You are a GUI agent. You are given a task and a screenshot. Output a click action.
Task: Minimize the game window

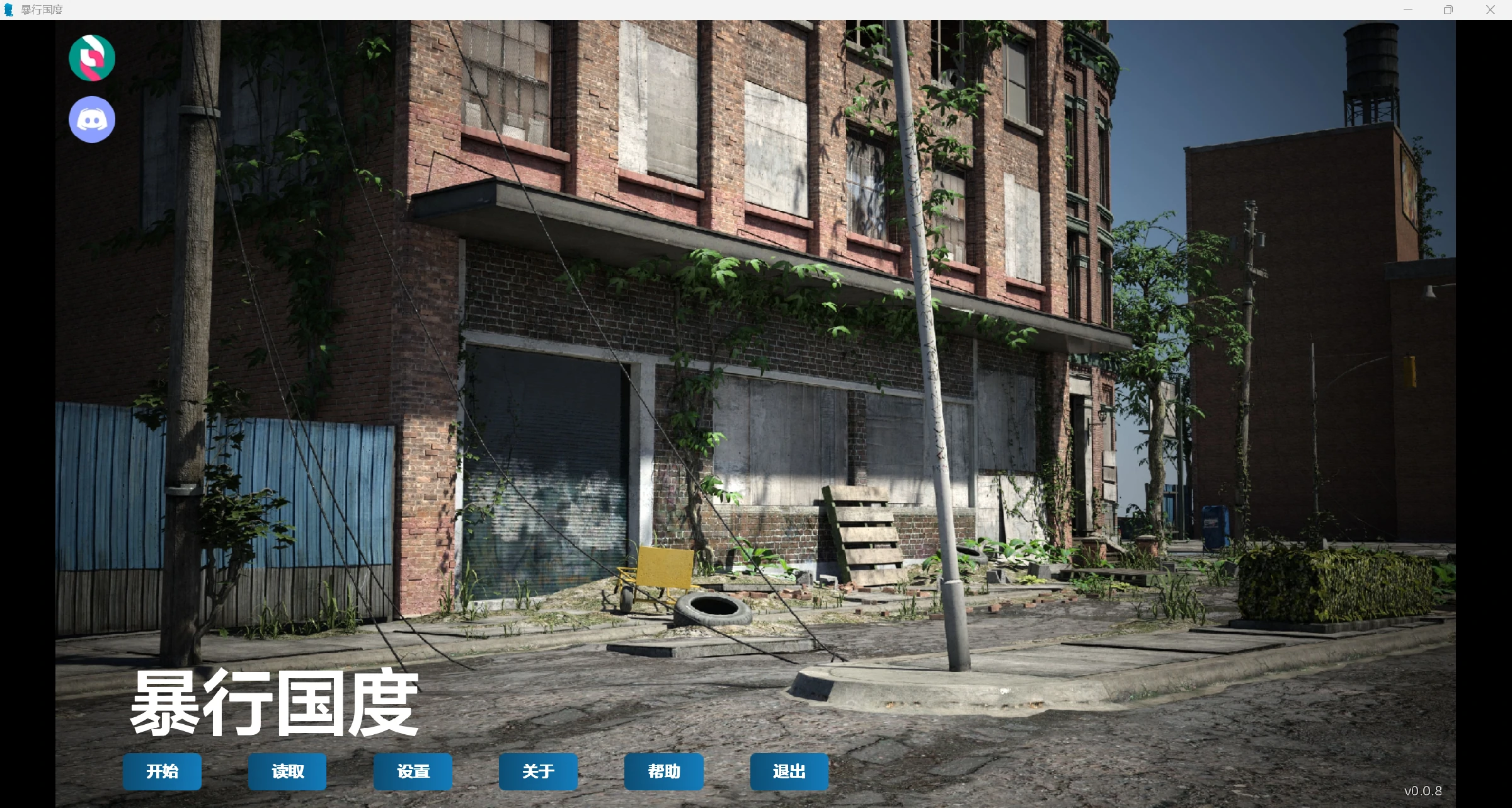pos(1408,9)
